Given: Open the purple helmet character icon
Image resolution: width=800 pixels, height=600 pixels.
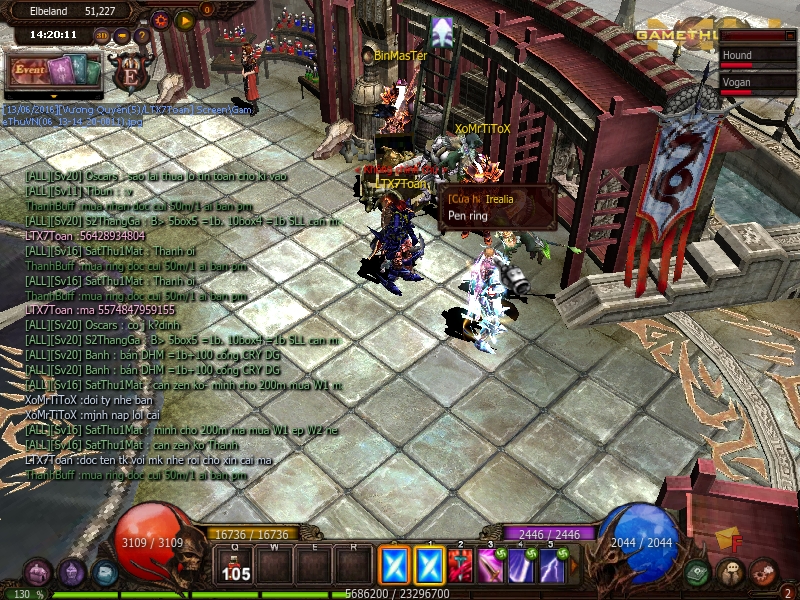Looking at the screenshot, I should tap(71, 573).
